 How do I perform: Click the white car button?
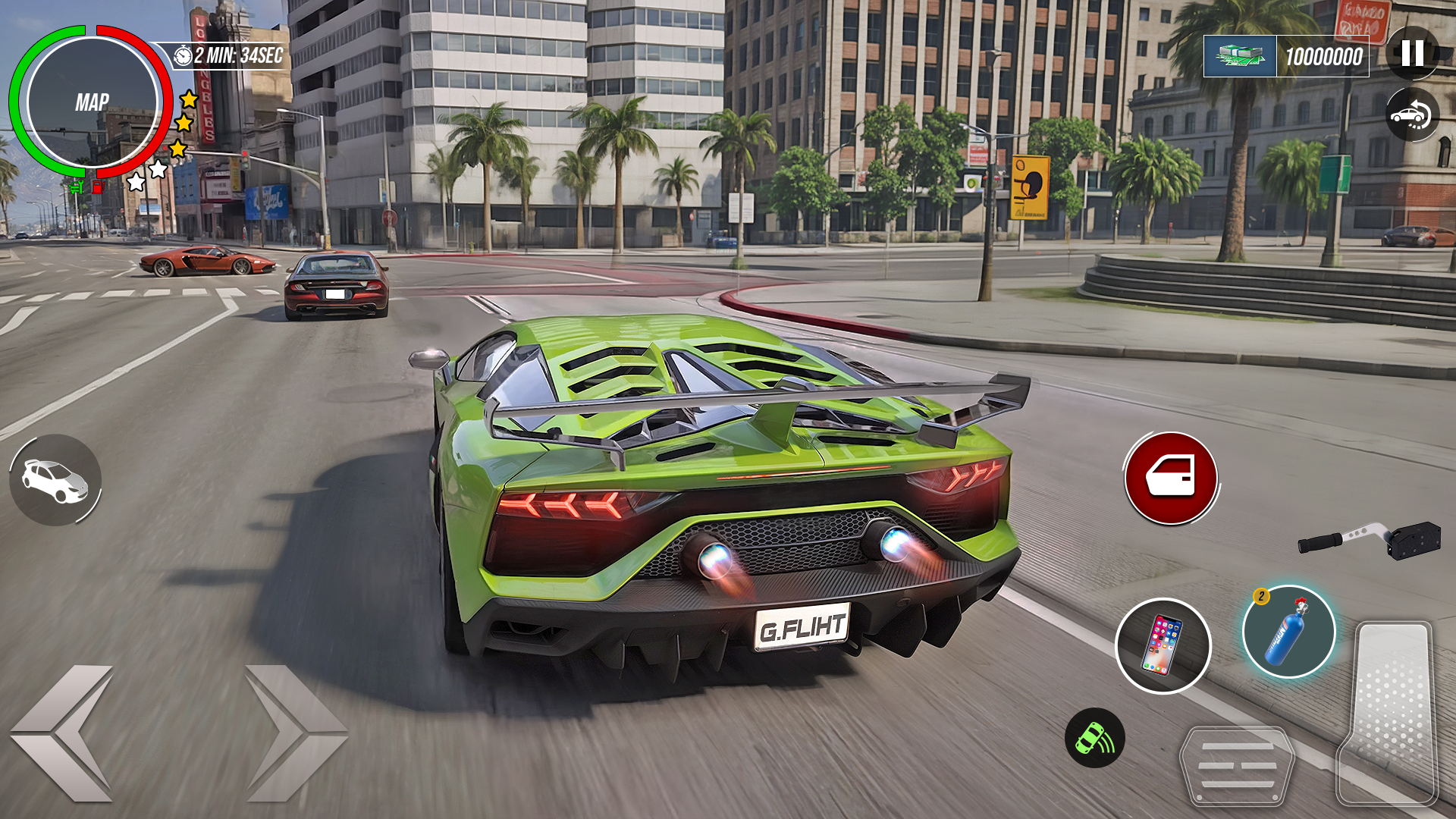pos(55,481)
